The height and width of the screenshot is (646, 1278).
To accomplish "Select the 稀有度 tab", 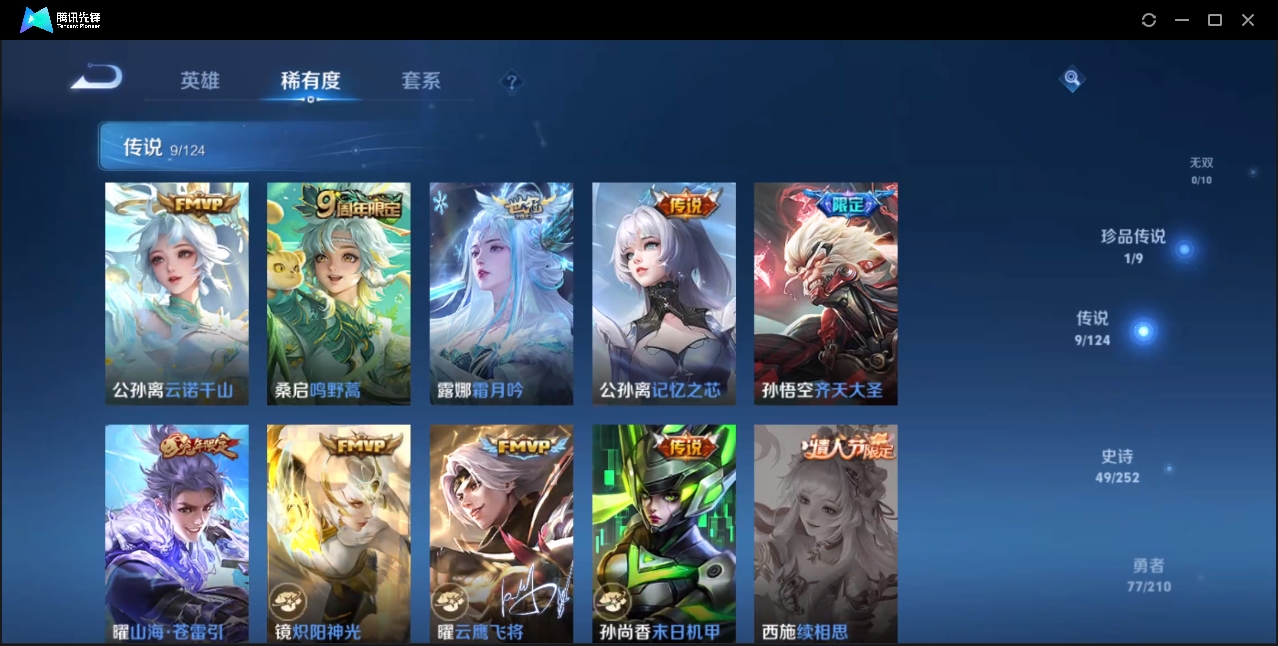I will click(x=310, y=81).
